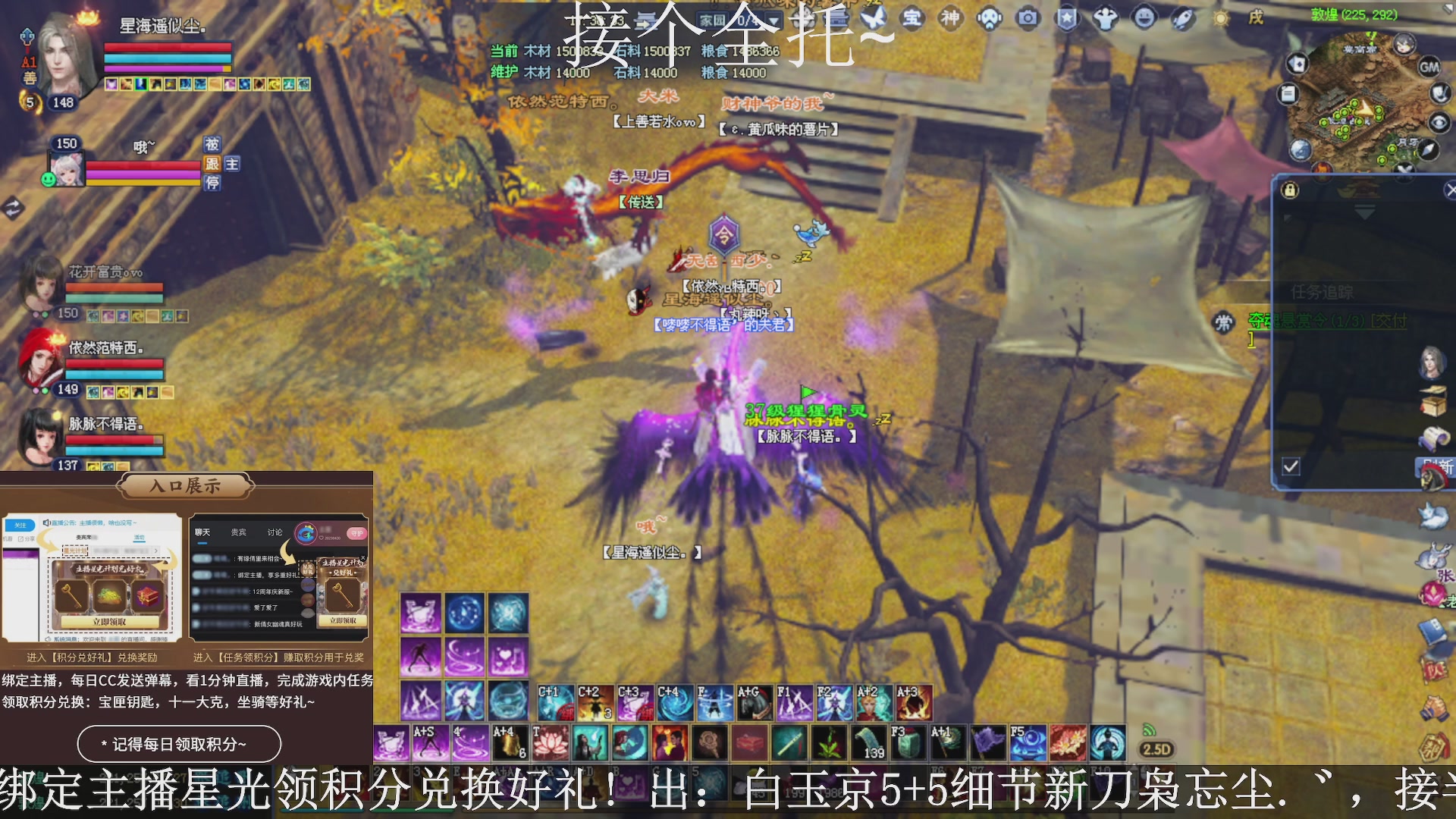Open the 神 deity icon on top bar

pos(951,17)
